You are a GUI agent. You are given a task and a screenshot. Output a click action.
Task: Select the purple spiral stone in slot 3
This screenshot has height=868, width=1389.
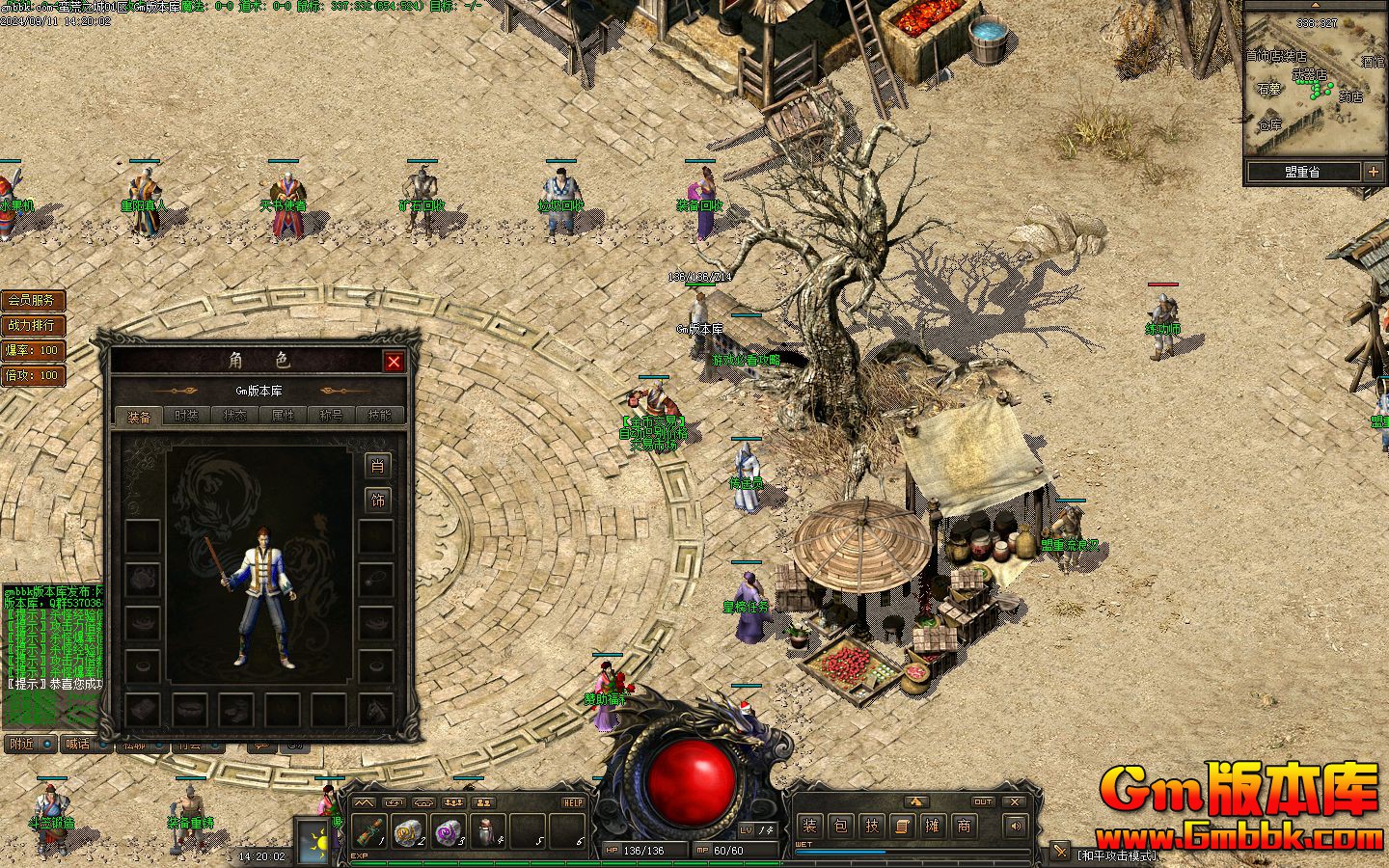[x=449, y=830]
